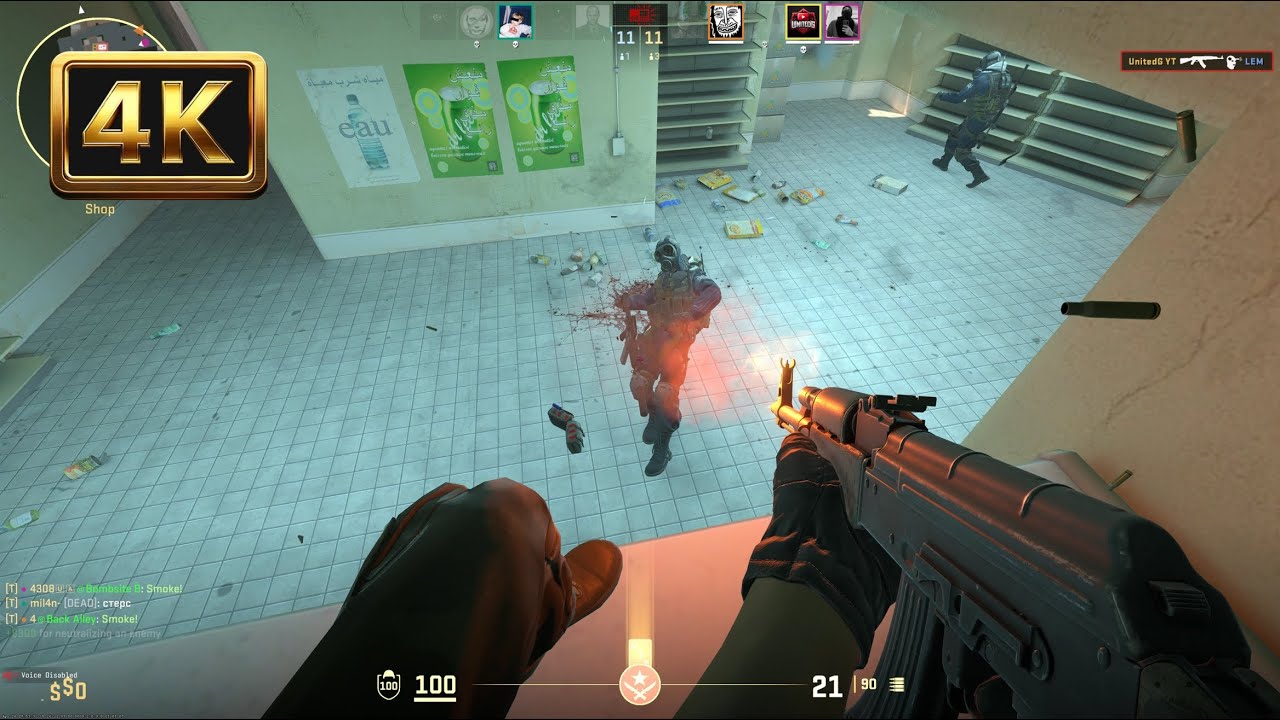Select the purple-bordered player avatar
The height and width of the screenshot is (720, 1280).
point(842,21)
